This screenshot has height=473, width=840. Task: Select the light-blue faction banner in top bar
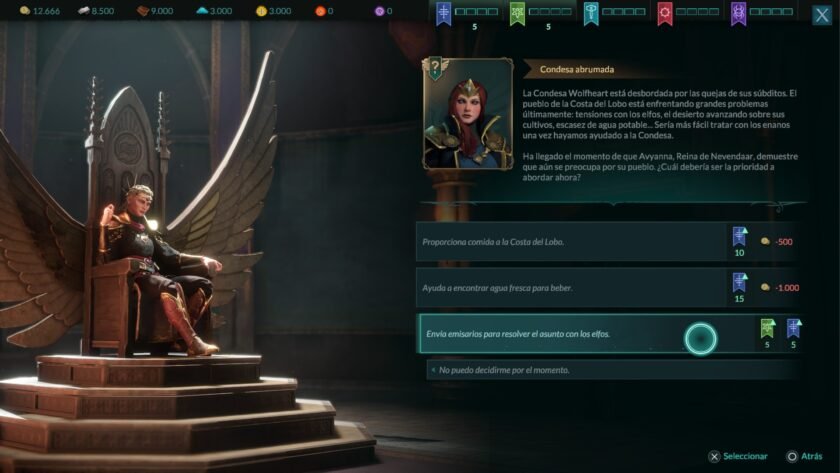[591, 12]
